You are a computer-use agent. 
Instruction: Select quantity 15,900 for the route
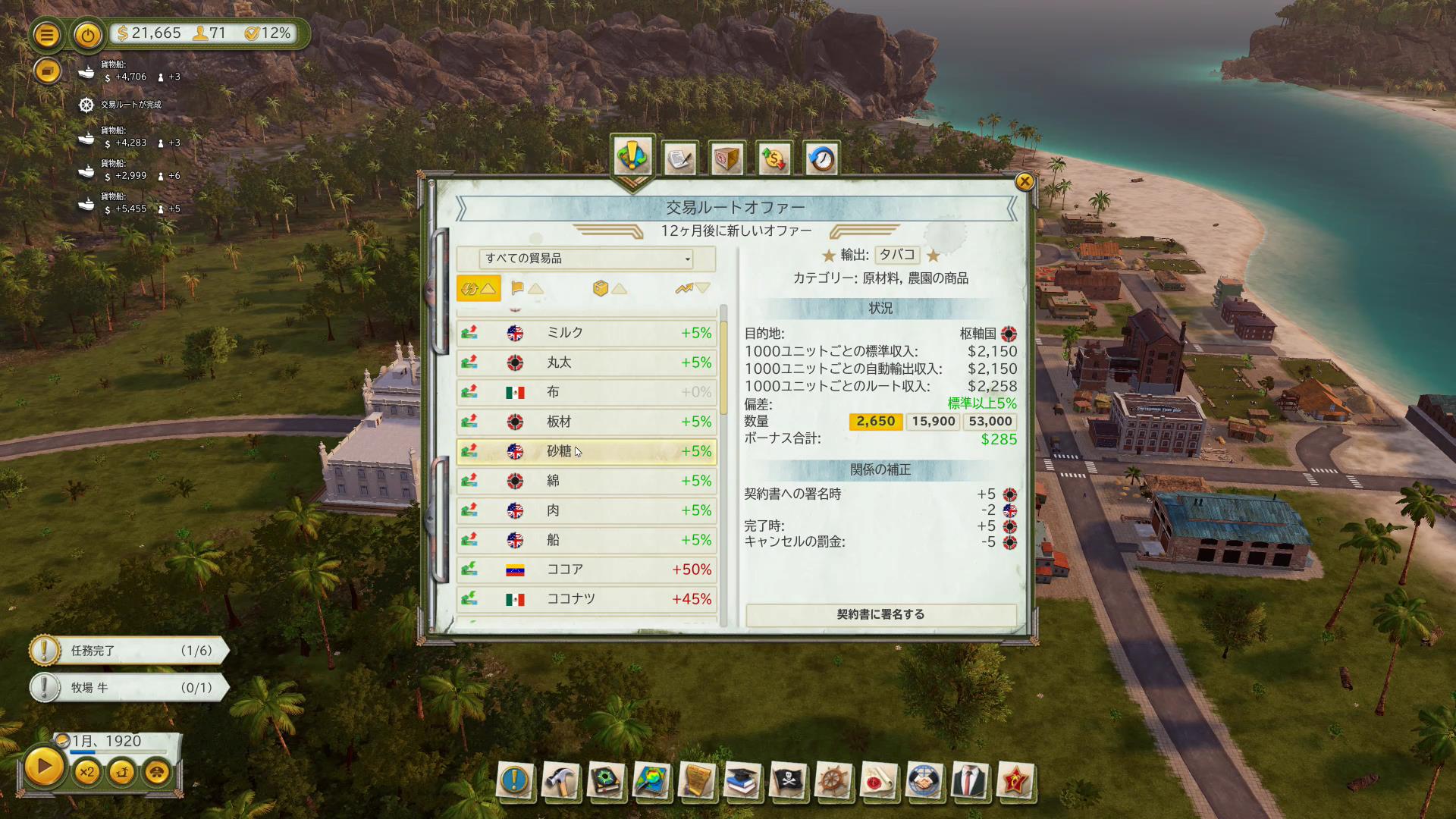[x=933, y=422]
